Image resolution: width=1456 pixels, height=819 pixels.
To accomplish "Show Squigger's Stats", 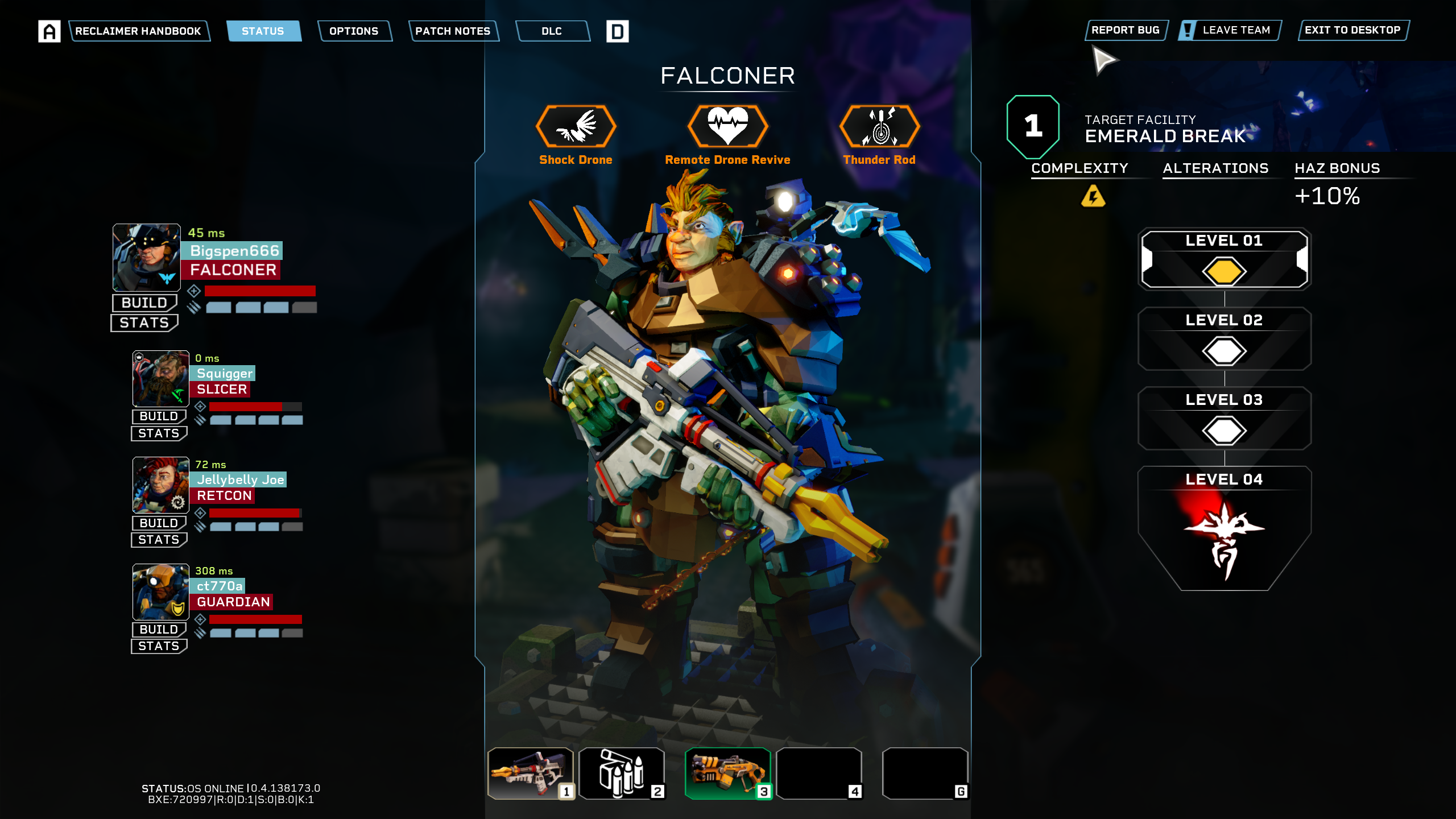I will [x=159, y=433].
